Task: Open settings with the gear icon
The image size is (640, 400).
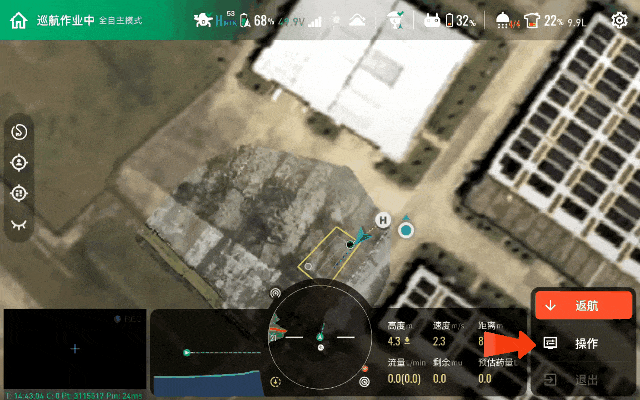Action: pyautogui.click(x=619, y=20)
